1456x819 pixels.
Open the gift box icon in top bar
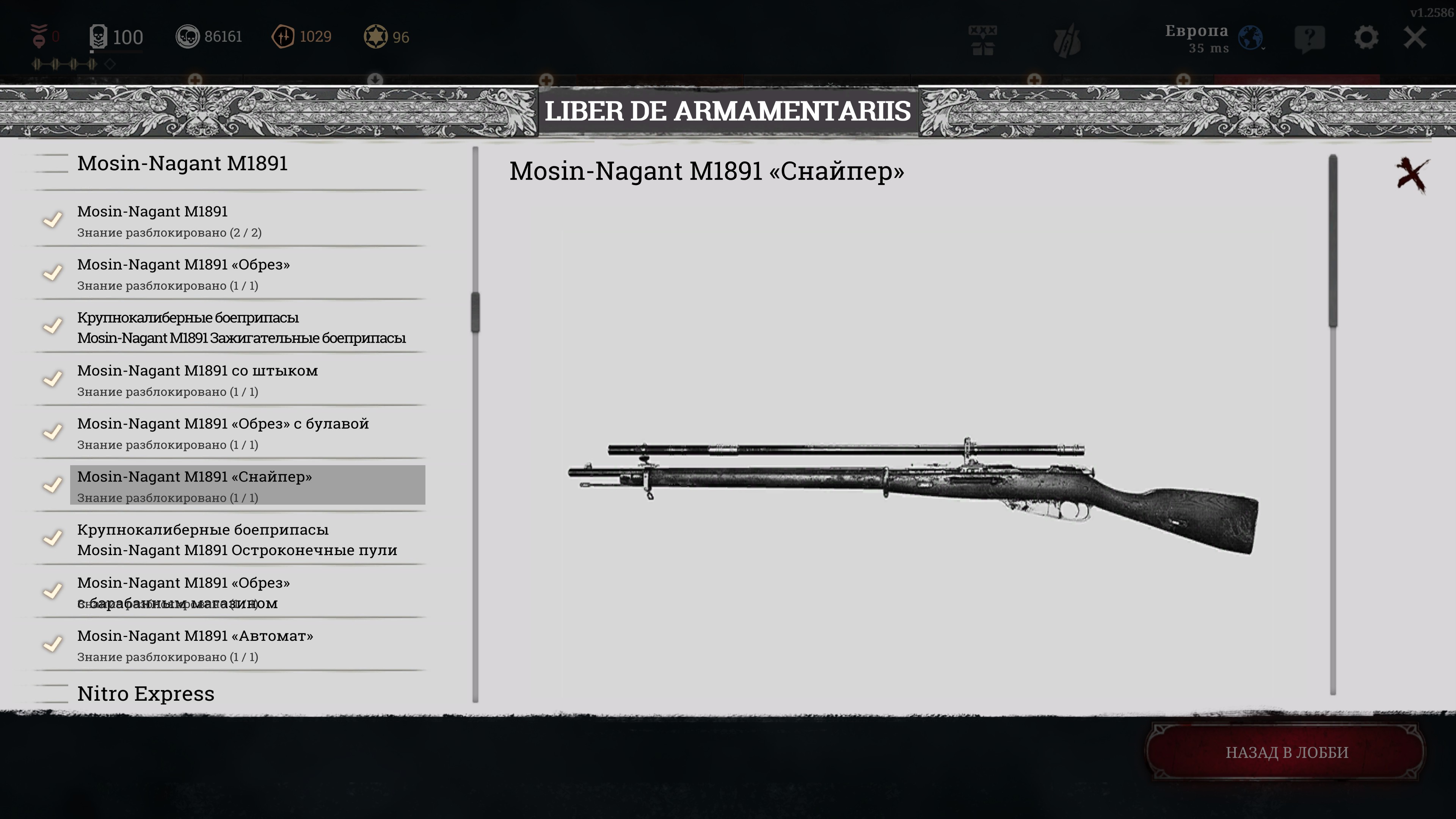click(x=982, y=39)
